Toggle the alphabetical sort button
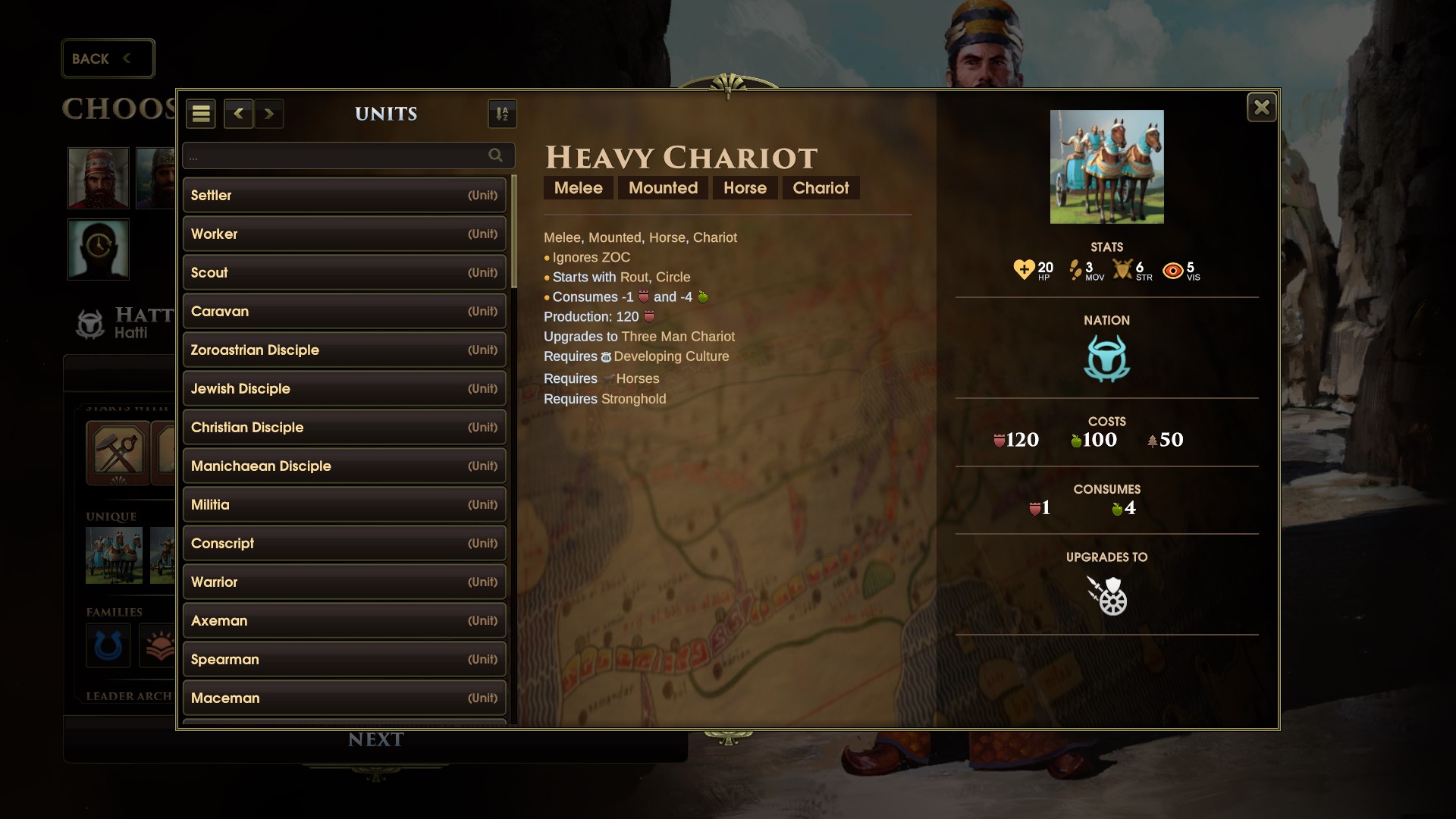 coord(502,114)
